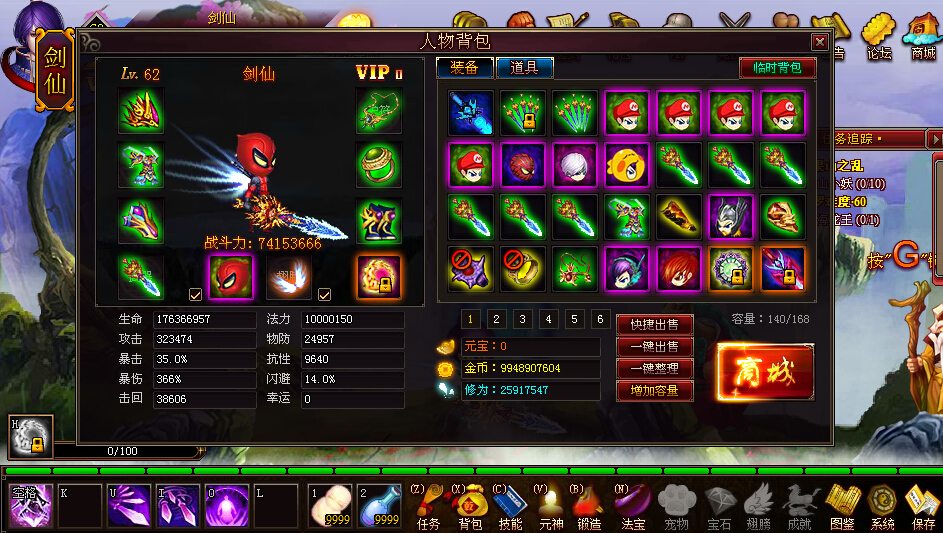This screenshot has width=943, height=533.
Task: Select the equipped green ring slot
Action: pos(379,164)
